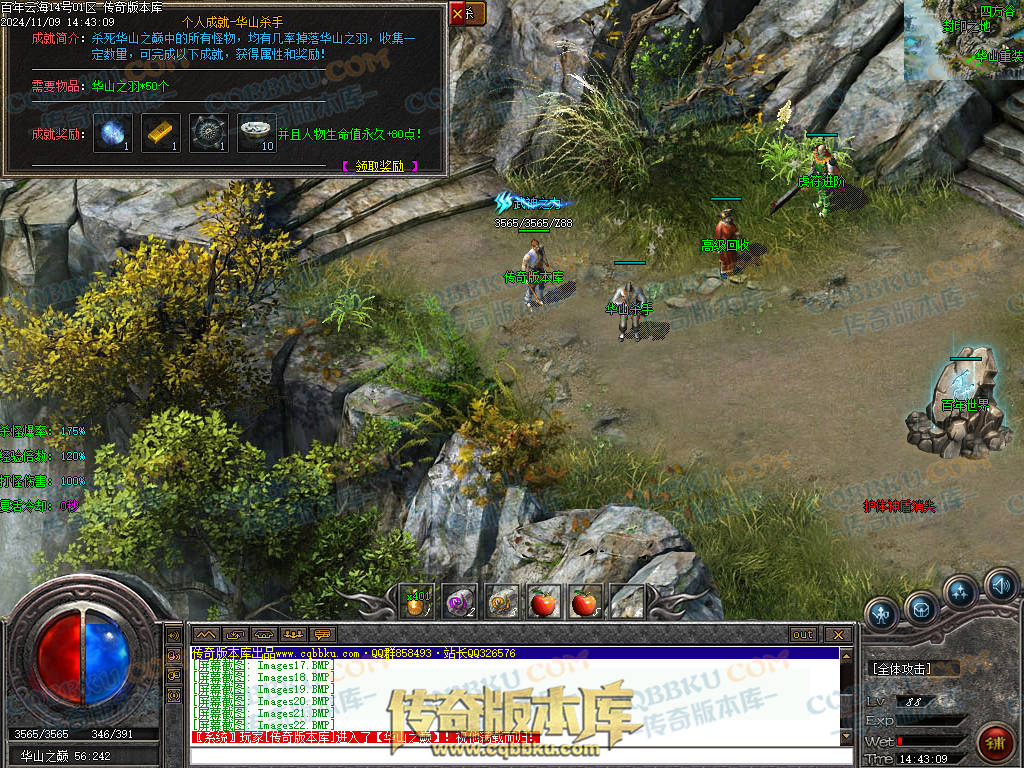Use the orange swirl scroll in quickbar
The width and height of the screenshot is (1024, 768).
(501, 602)
